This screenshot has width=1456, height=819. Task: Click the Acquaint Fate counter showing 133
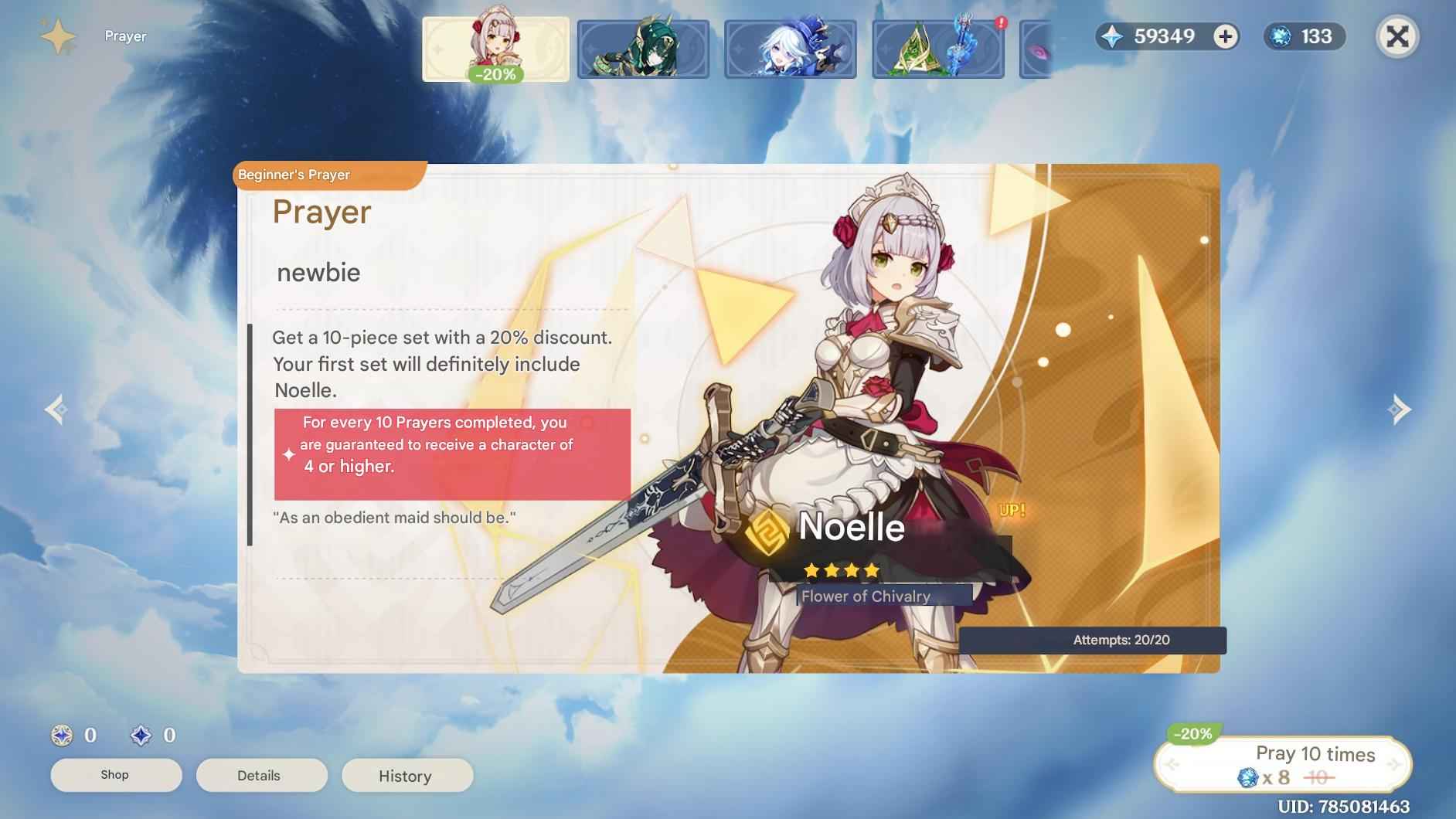(x=1305, y=36)
